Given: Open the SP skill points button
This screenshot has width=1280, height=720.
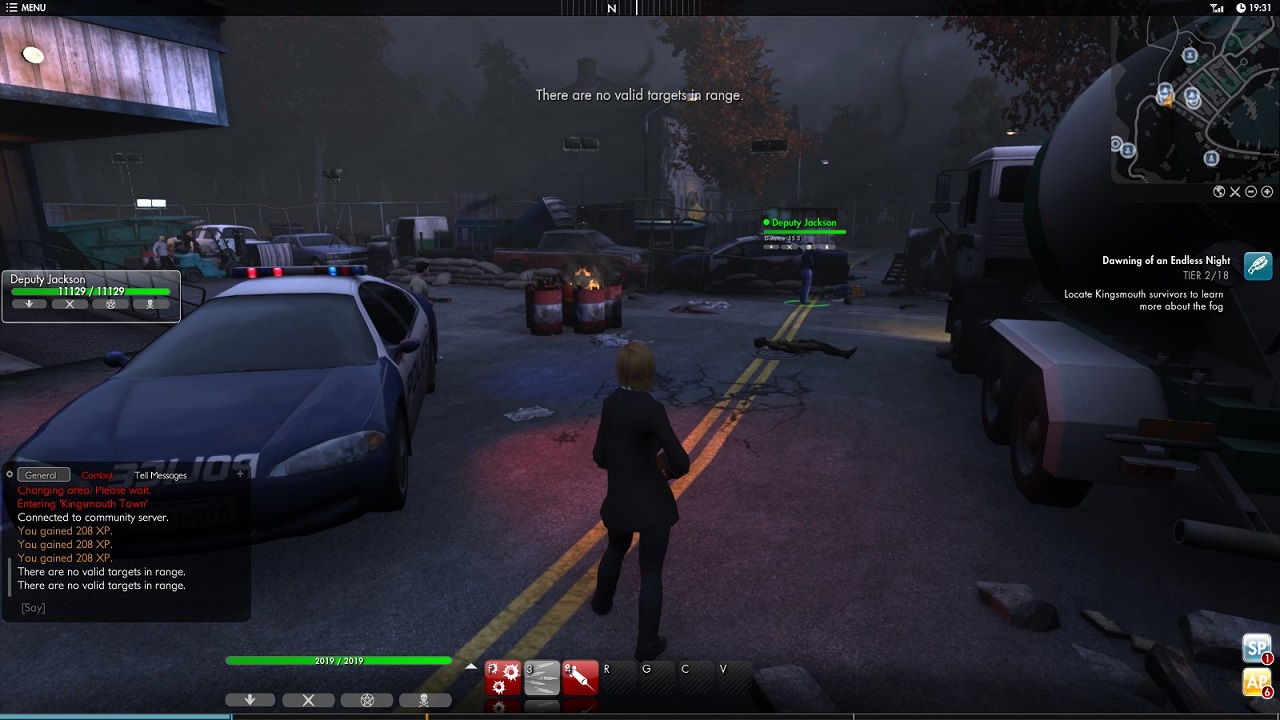Looking at the screenshot, I should point(1256,648).
